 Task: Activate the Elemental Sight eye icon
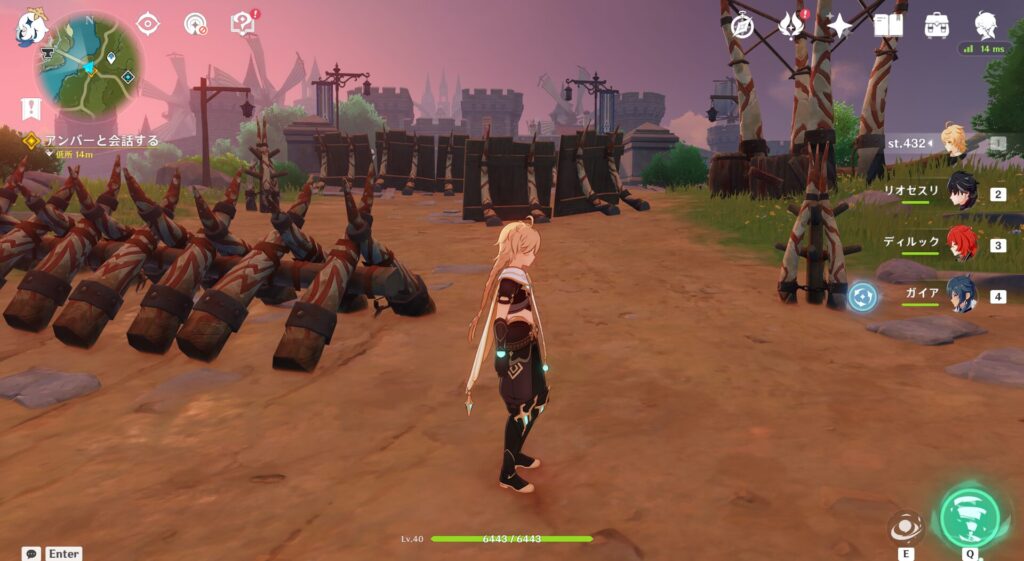click(x=148, y=23)
